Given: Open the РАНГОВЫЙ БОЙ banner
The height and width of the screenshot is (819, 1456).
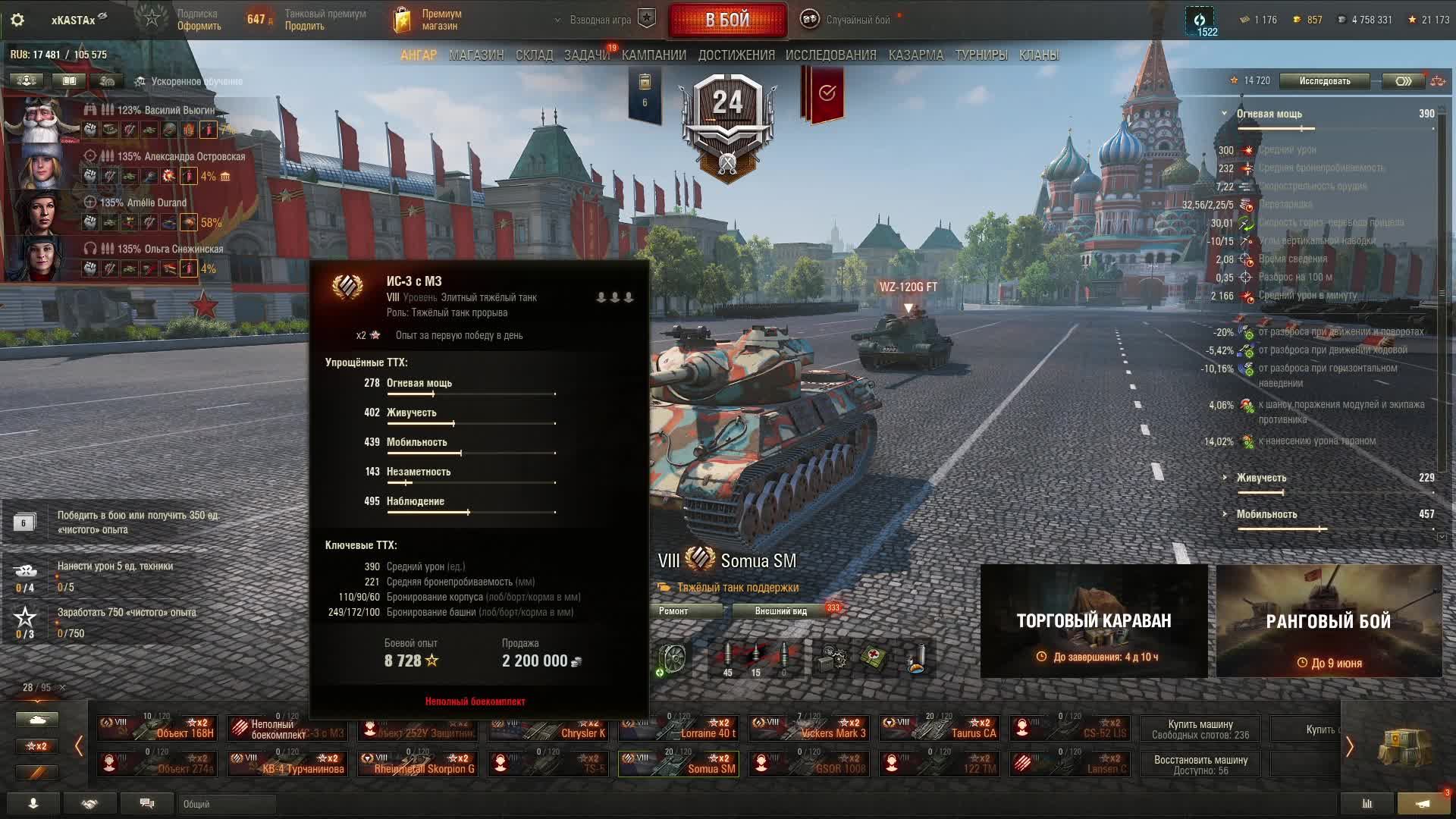Looking at the screenshot, I should [x=1329, y=621].
